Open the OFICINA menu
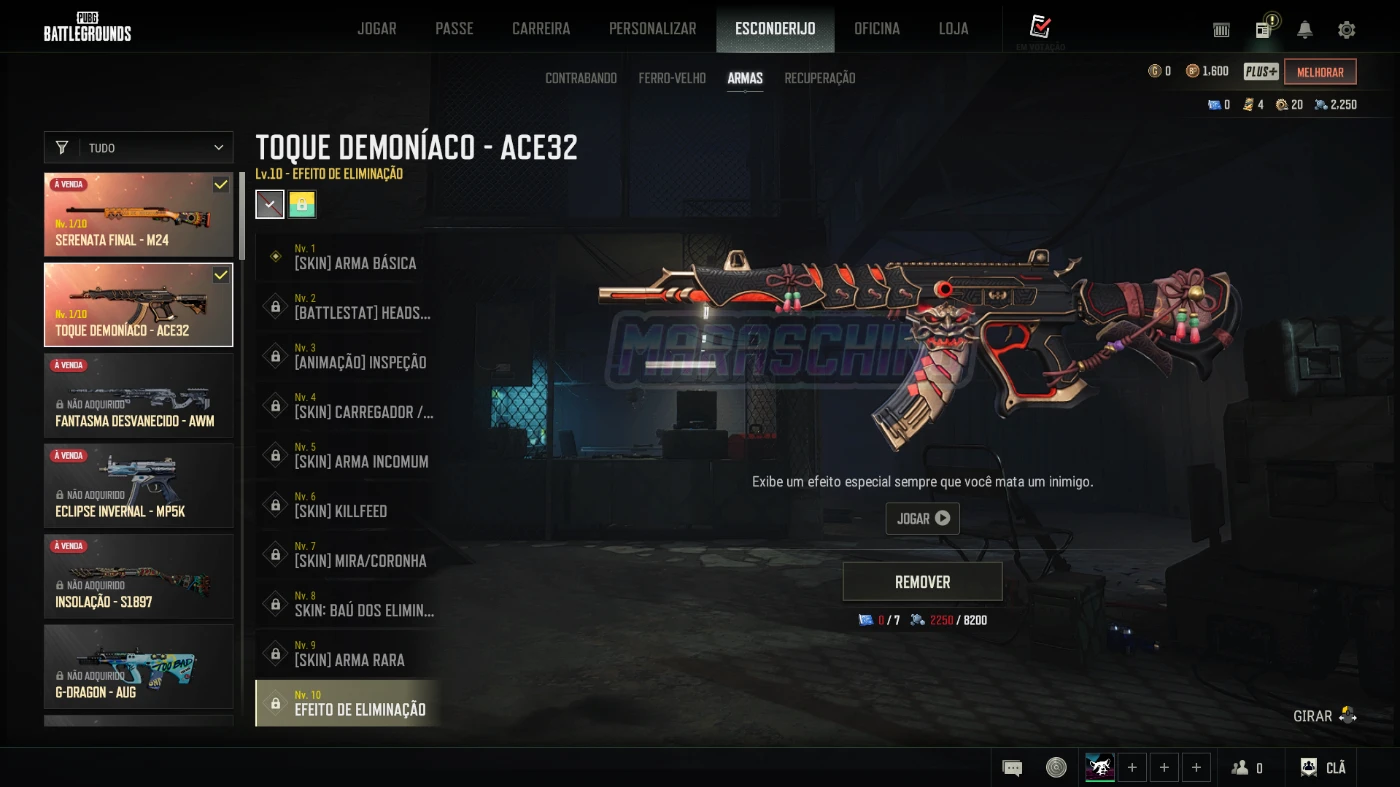Image resolution: width=1400 pixels, height=787 pixels. [x=876, y=29]
